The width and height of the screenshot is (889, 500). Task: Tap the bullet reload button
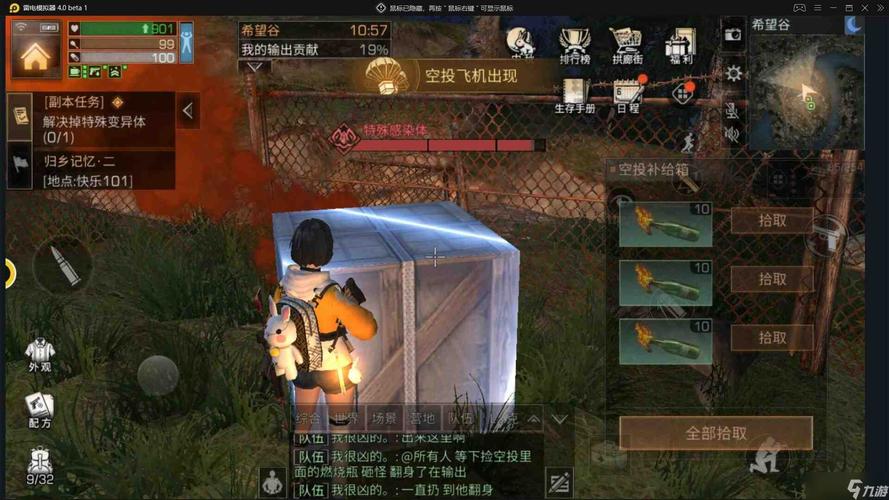click(x=62, y=267)
